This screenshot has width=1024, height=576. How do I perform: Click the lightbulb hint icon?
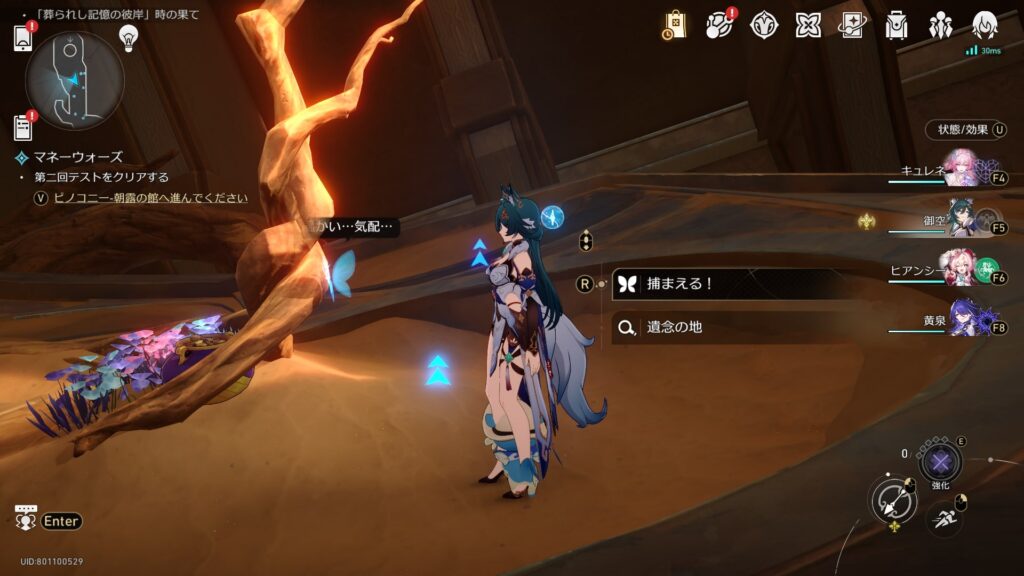128,37
